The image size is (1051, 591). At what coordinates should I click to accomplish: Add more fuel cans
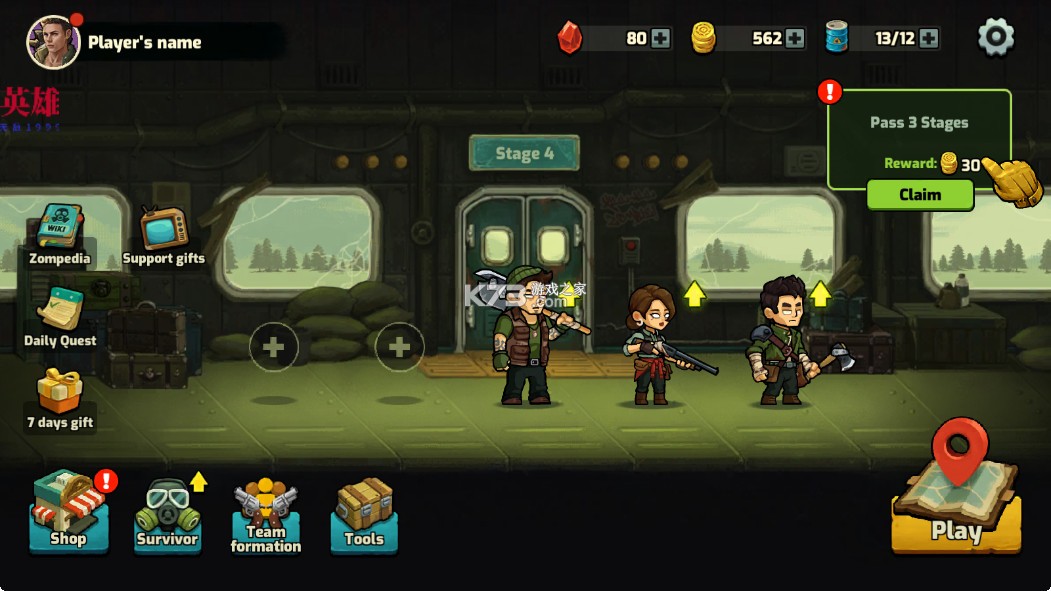pyautogui.click(x=929, y=39)
